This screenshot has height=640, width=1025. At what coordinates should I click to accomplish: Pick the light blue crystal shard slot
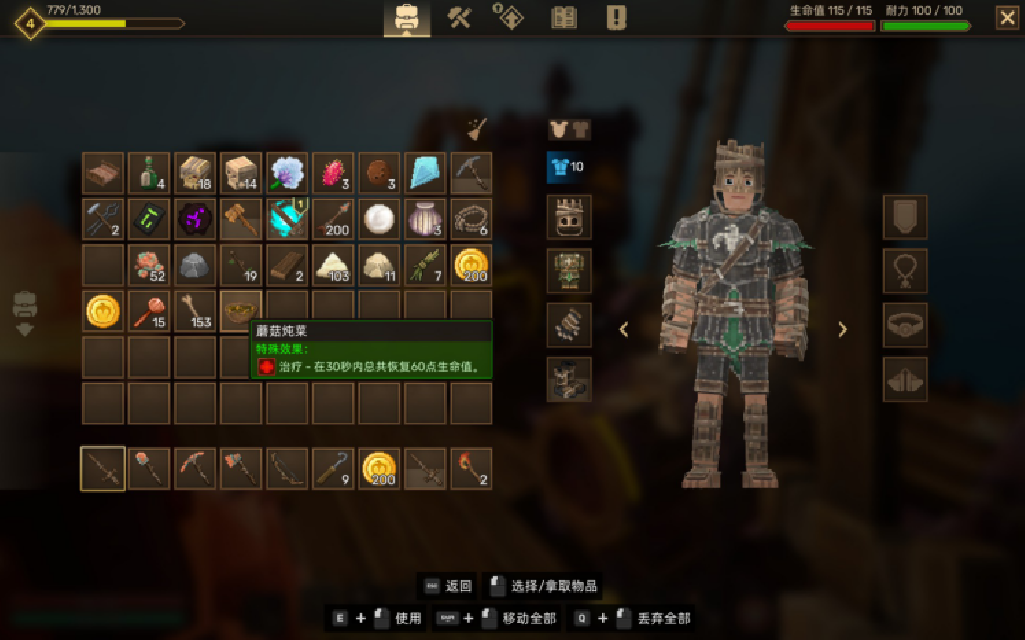click(425, 173)
